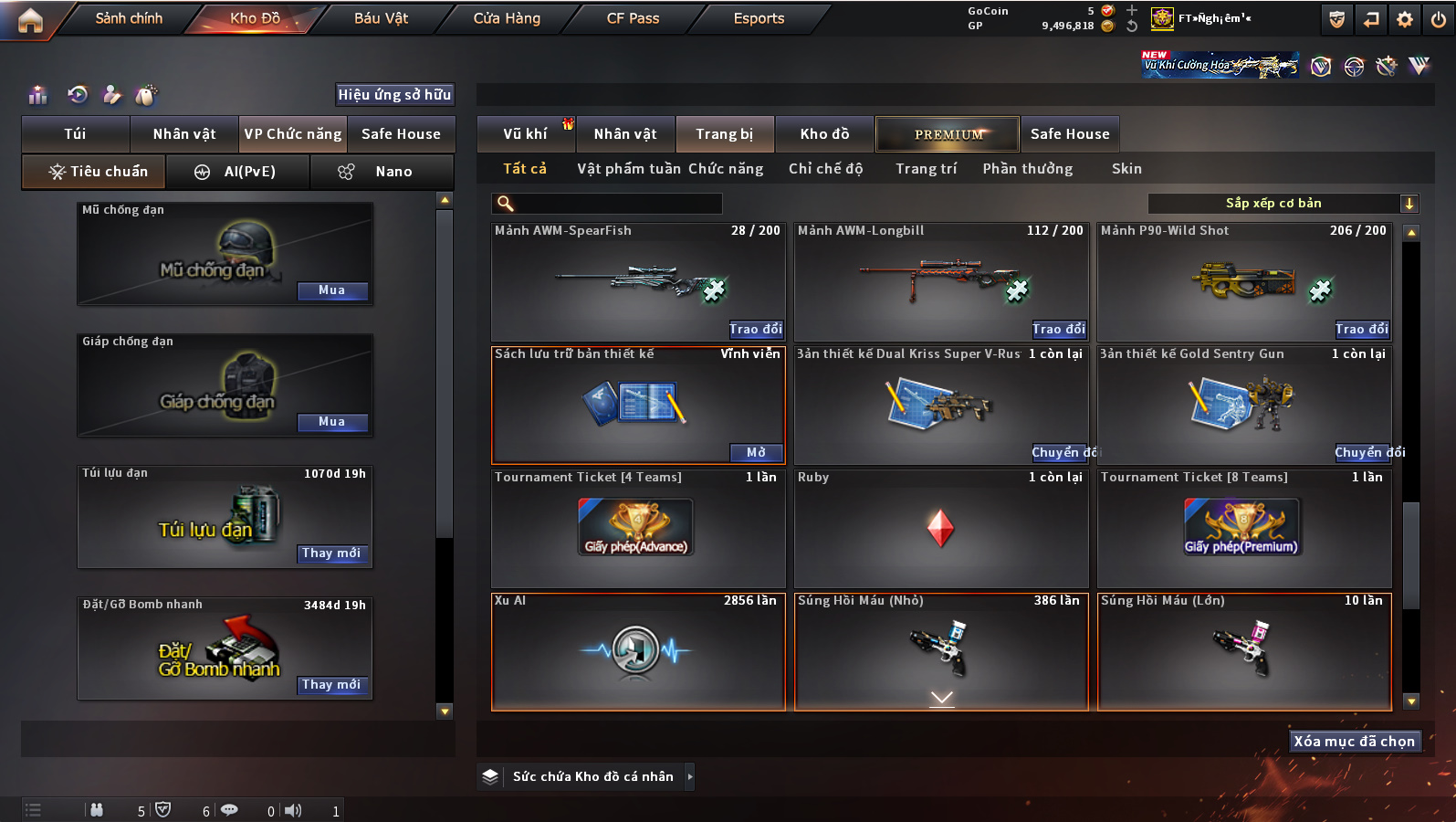
Task: Exchange the Mảnh AWM-SpearFish fragments
Action: [x=755, y=329]
